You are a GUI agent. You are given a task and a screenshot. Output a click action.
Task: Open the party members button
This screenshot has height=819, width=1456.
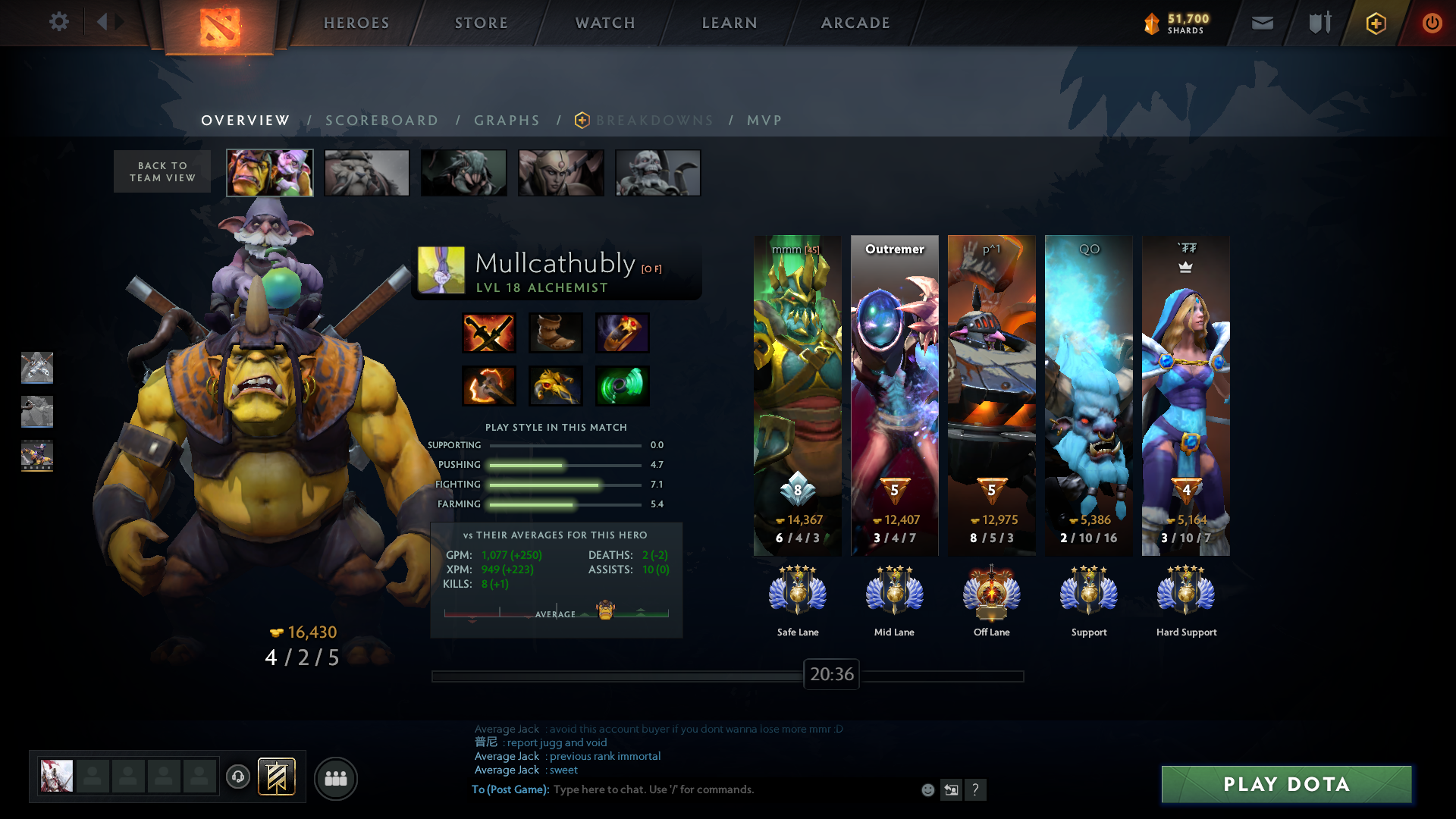point(335,778)
